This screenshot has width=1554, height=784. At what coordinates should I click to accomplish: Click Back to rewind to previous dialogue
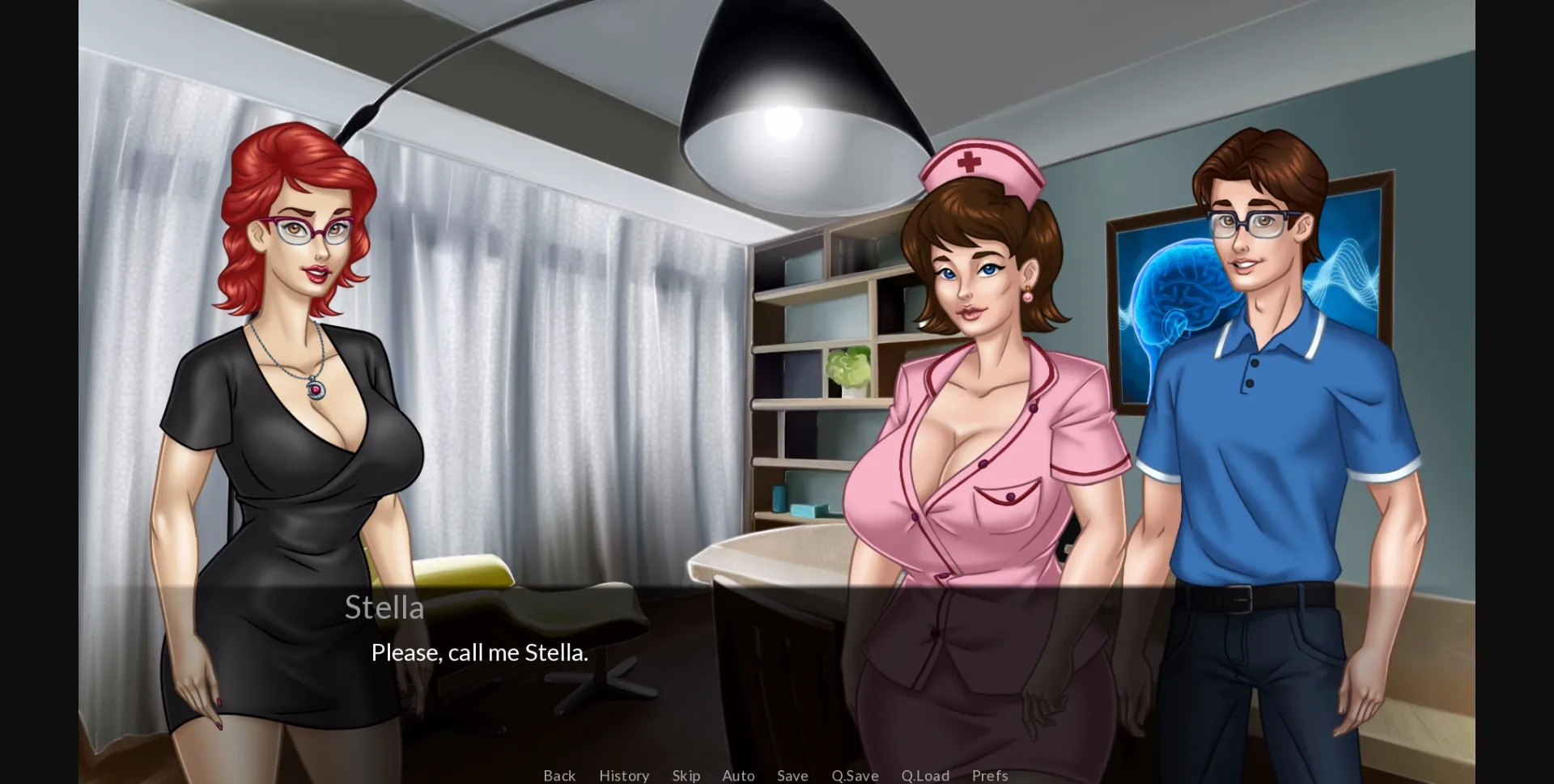[558, 775]
